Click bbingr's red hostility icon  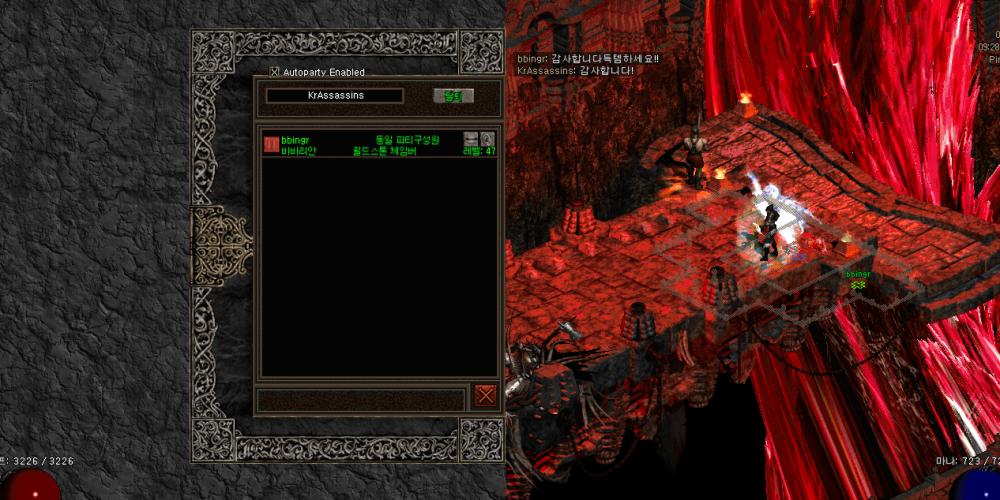coord(271,144)
